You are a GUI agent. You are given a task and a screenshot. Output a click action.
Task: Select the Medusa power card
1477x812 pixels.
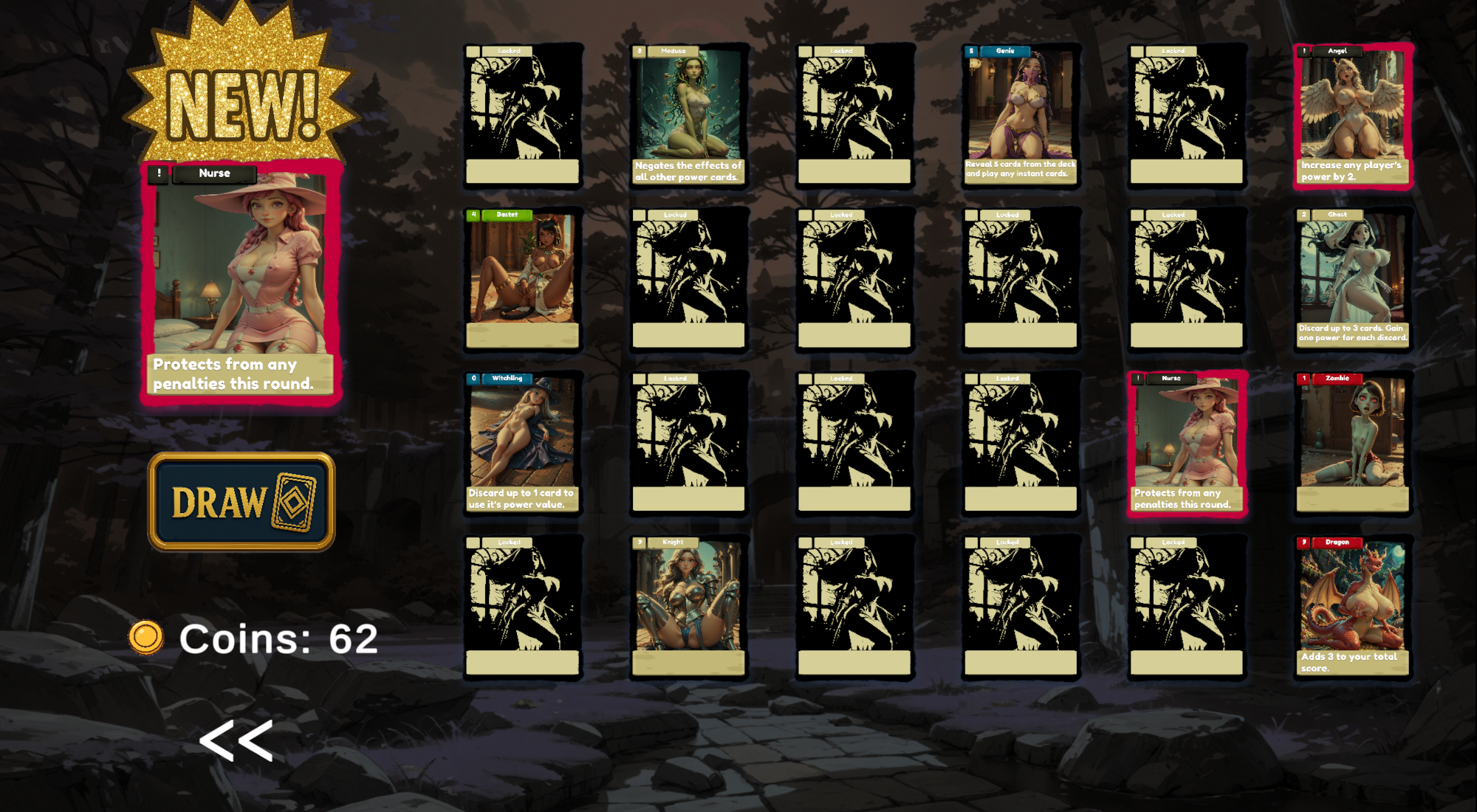(x=690, y=117)
